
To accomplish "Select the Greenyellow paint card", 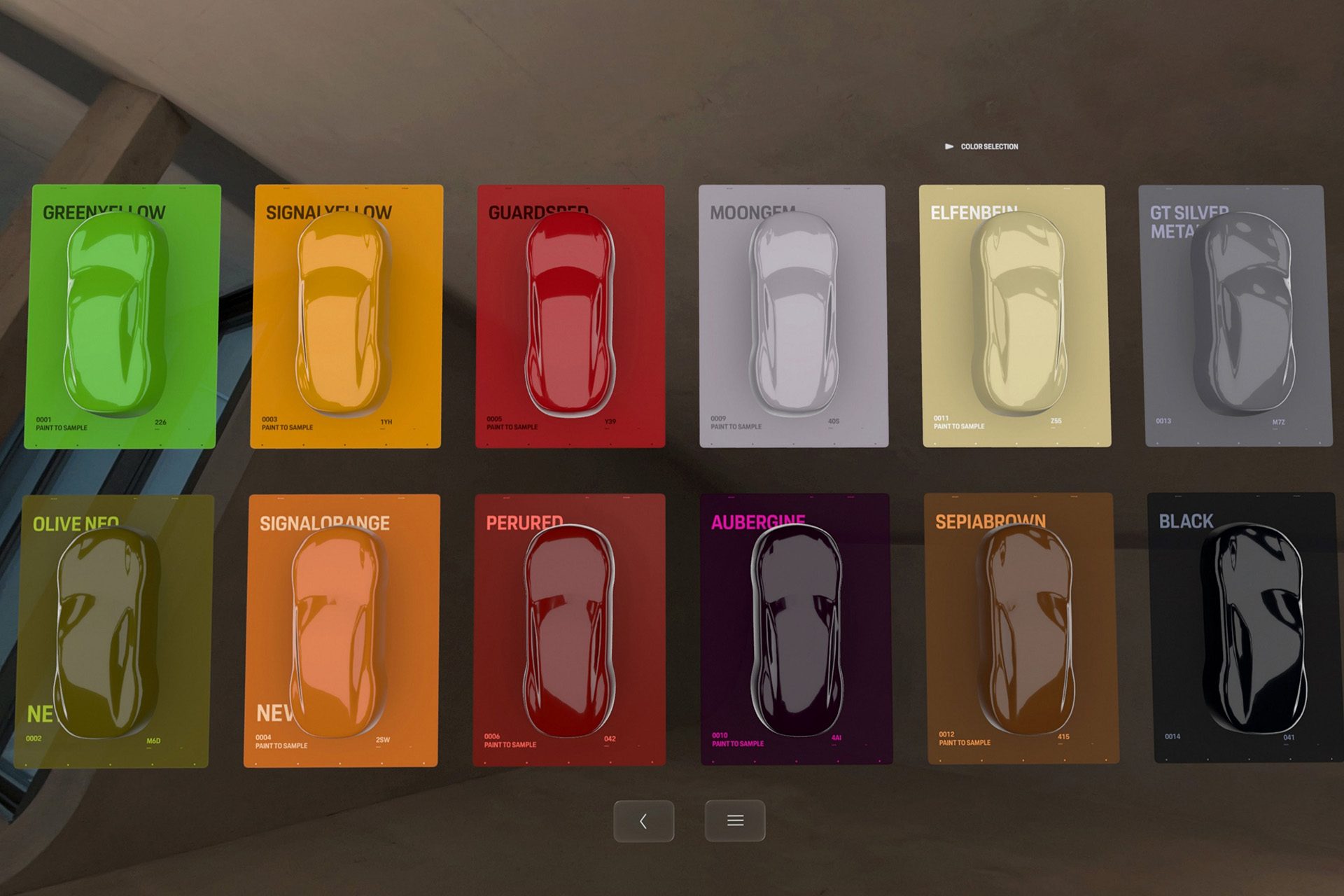I will point(122,316).
